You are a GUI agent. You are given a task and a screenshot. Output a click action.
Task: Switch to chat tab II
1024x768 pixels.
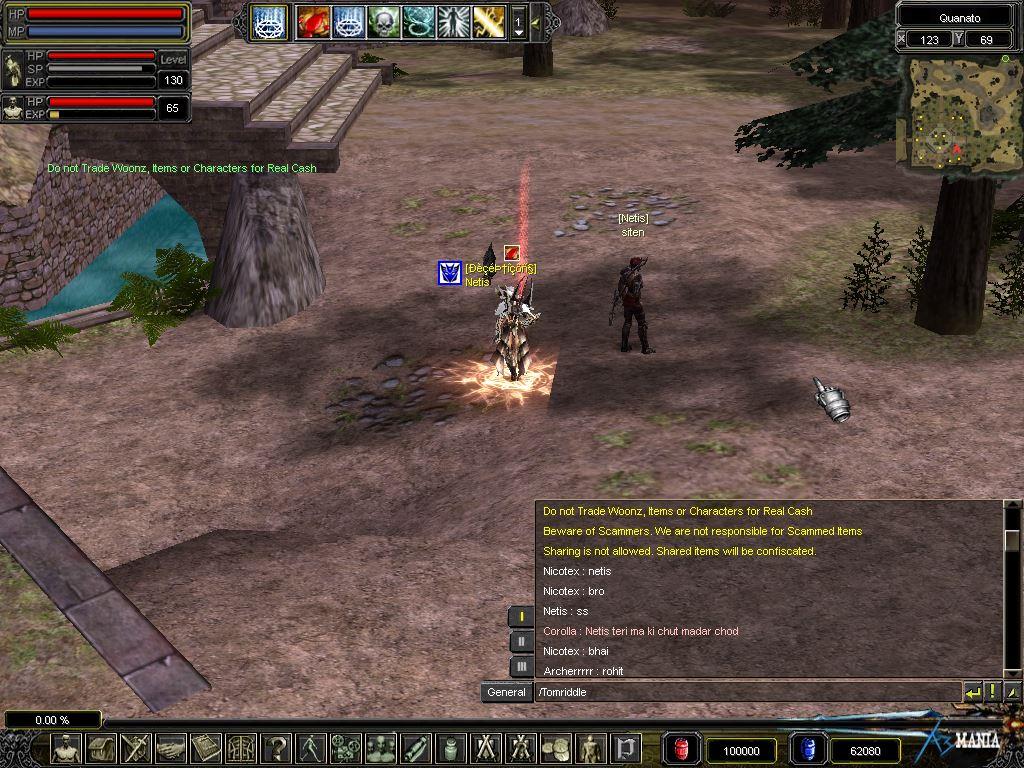521,642
